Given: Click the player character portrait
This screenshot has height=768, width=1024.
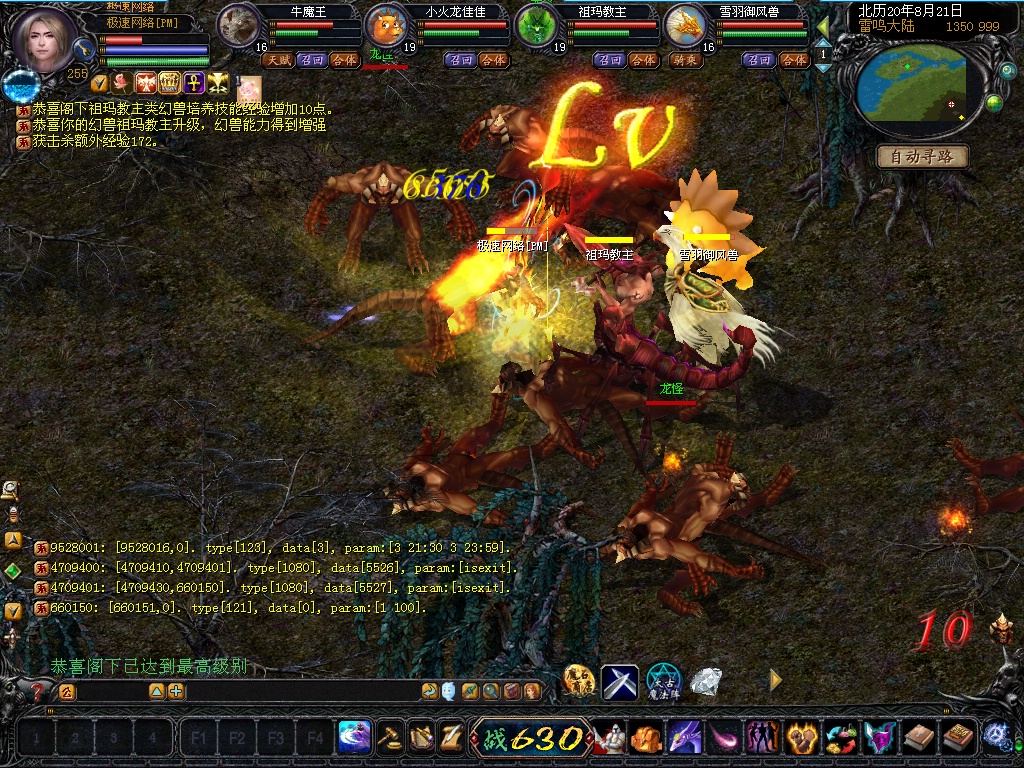Looking at the screenshot, I should [x=48, y=41].
